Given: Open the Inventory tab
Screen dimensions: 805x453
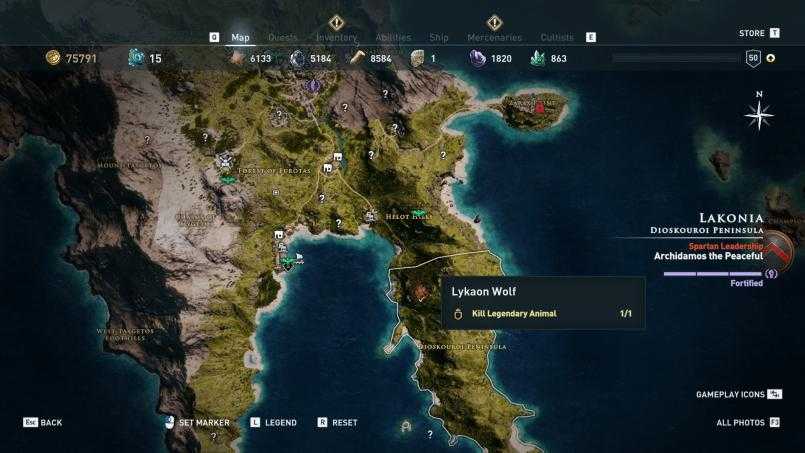Looking at the screenshot, I should [336, 38].
